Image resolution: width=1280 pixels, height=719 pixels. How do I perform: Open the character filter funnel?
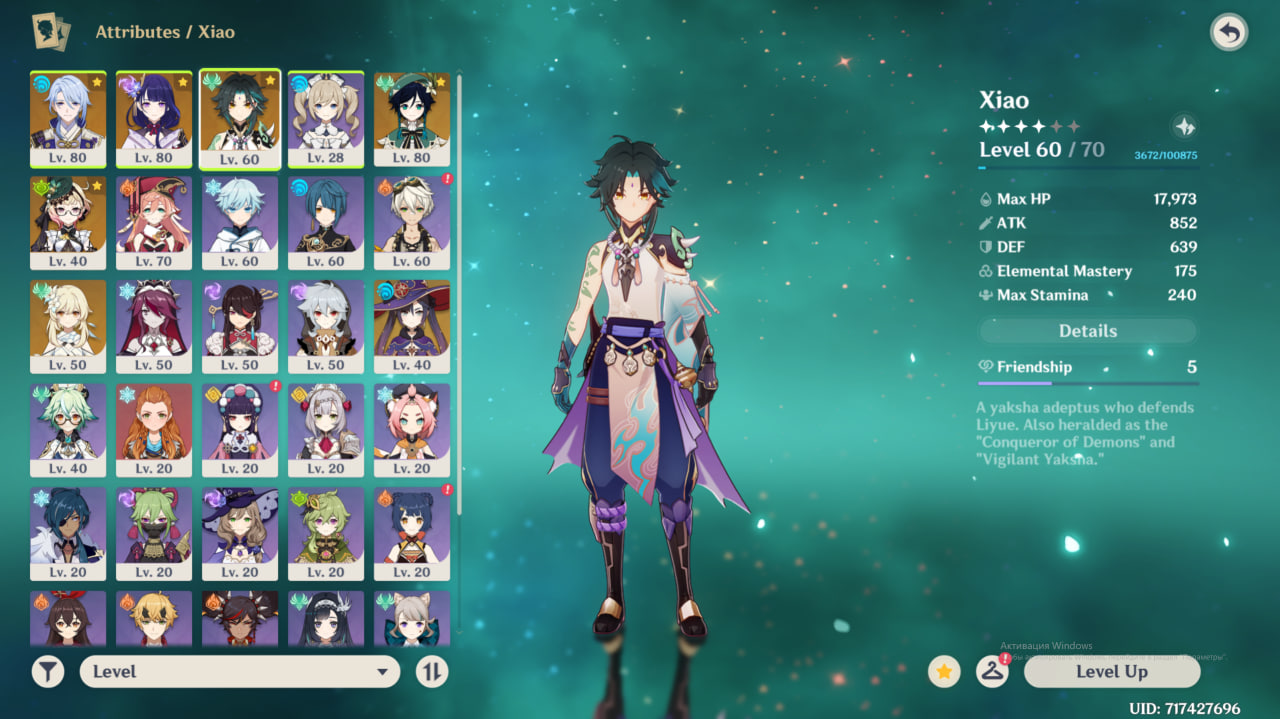47,671
